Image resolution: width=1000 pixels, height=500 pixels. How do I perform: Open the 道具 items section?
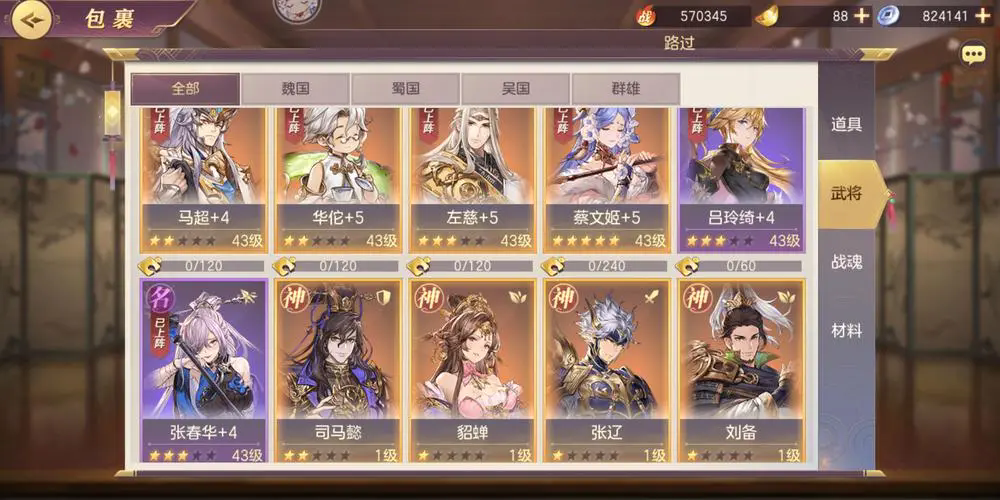click(846, 125)
